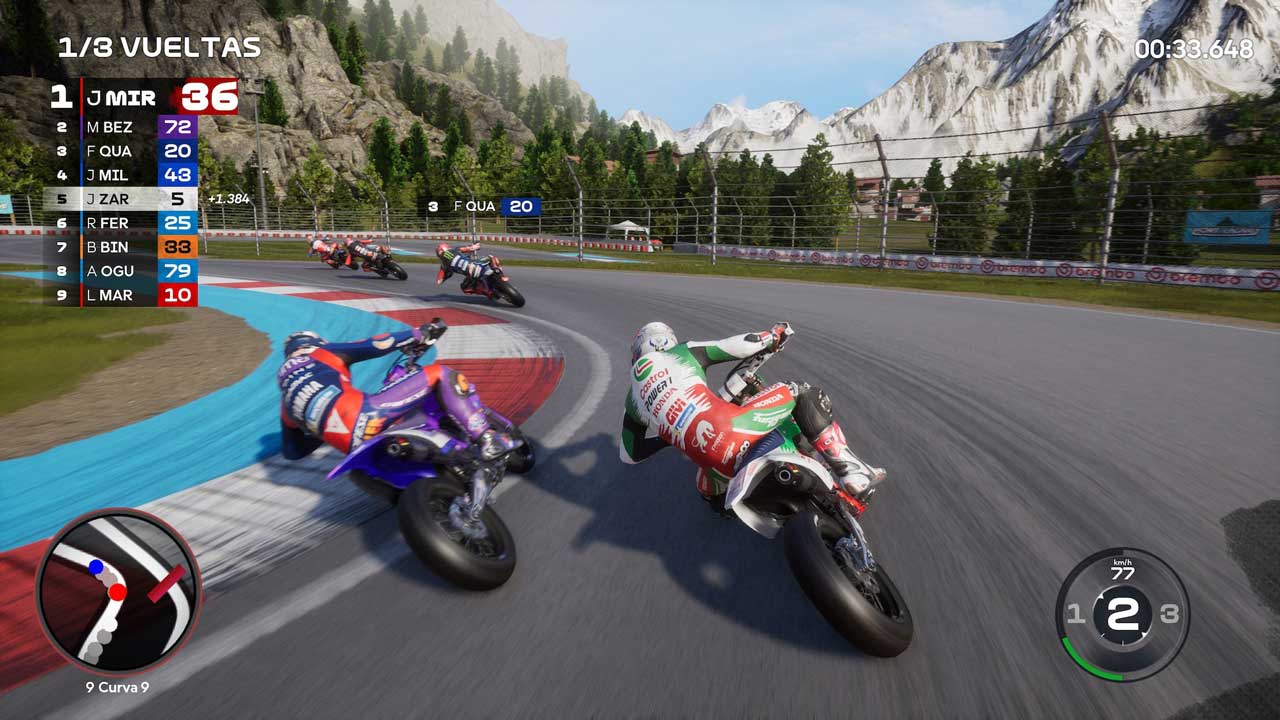This screenshot has width=1280, height=720.
Task: Select J MIR's row in the leaderboard
Action: pos(145,97)
